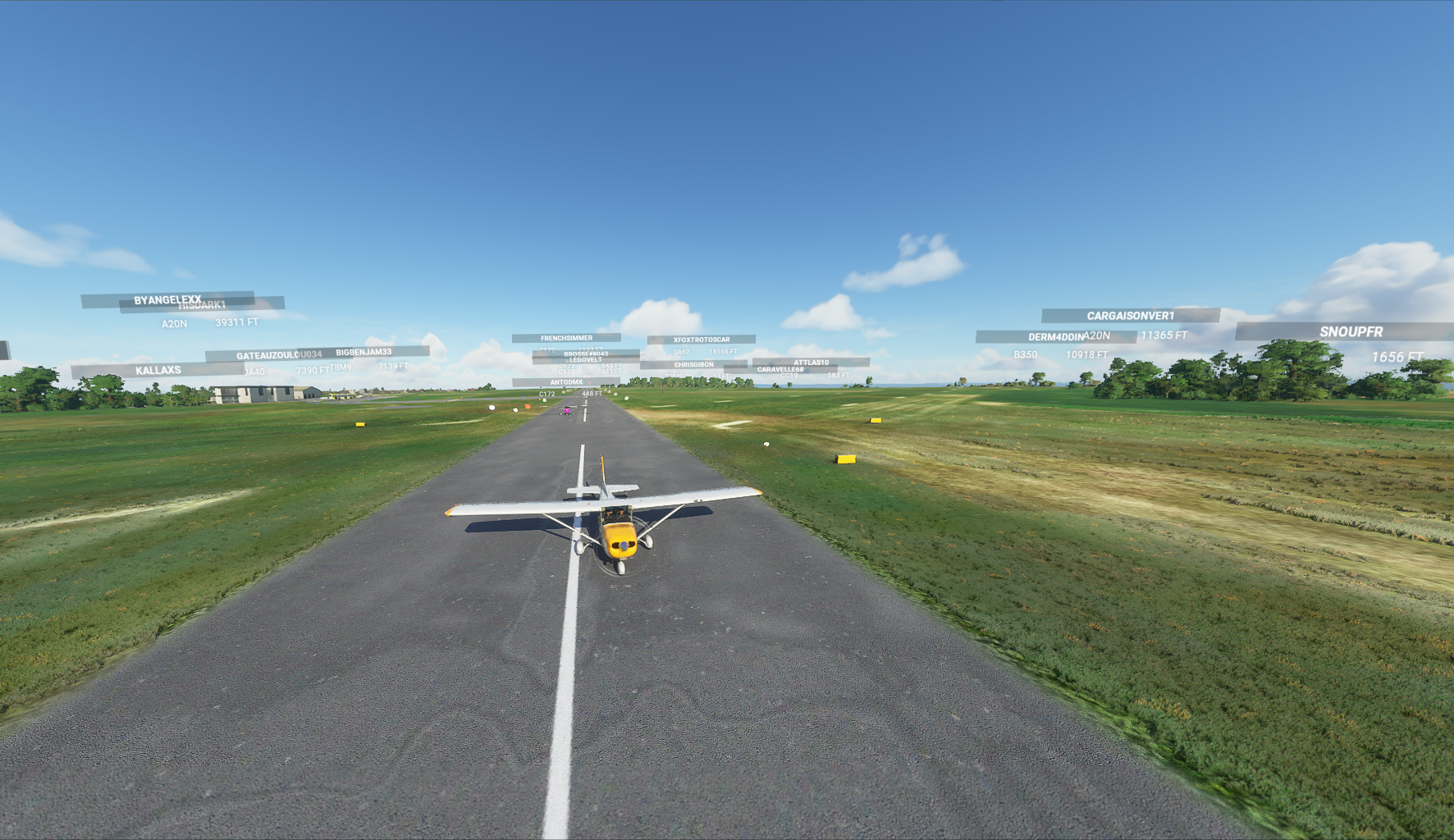Select the SNOUPFR player nametag

click(1351, 333)
